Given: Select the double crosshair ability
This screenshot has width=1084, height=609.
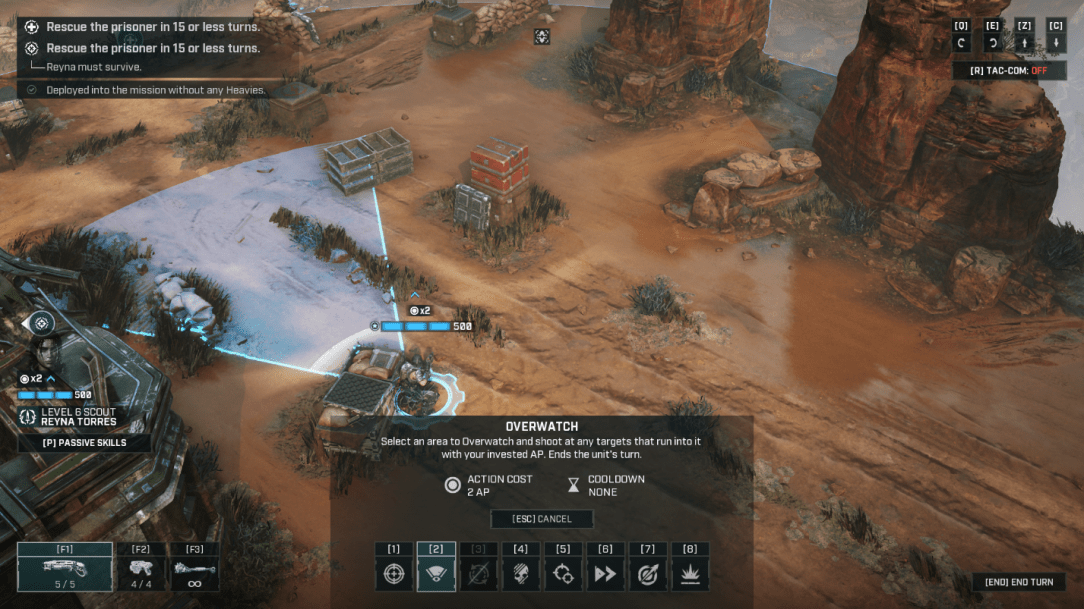Looking at the screenshot, I should [x=563, y=575].
